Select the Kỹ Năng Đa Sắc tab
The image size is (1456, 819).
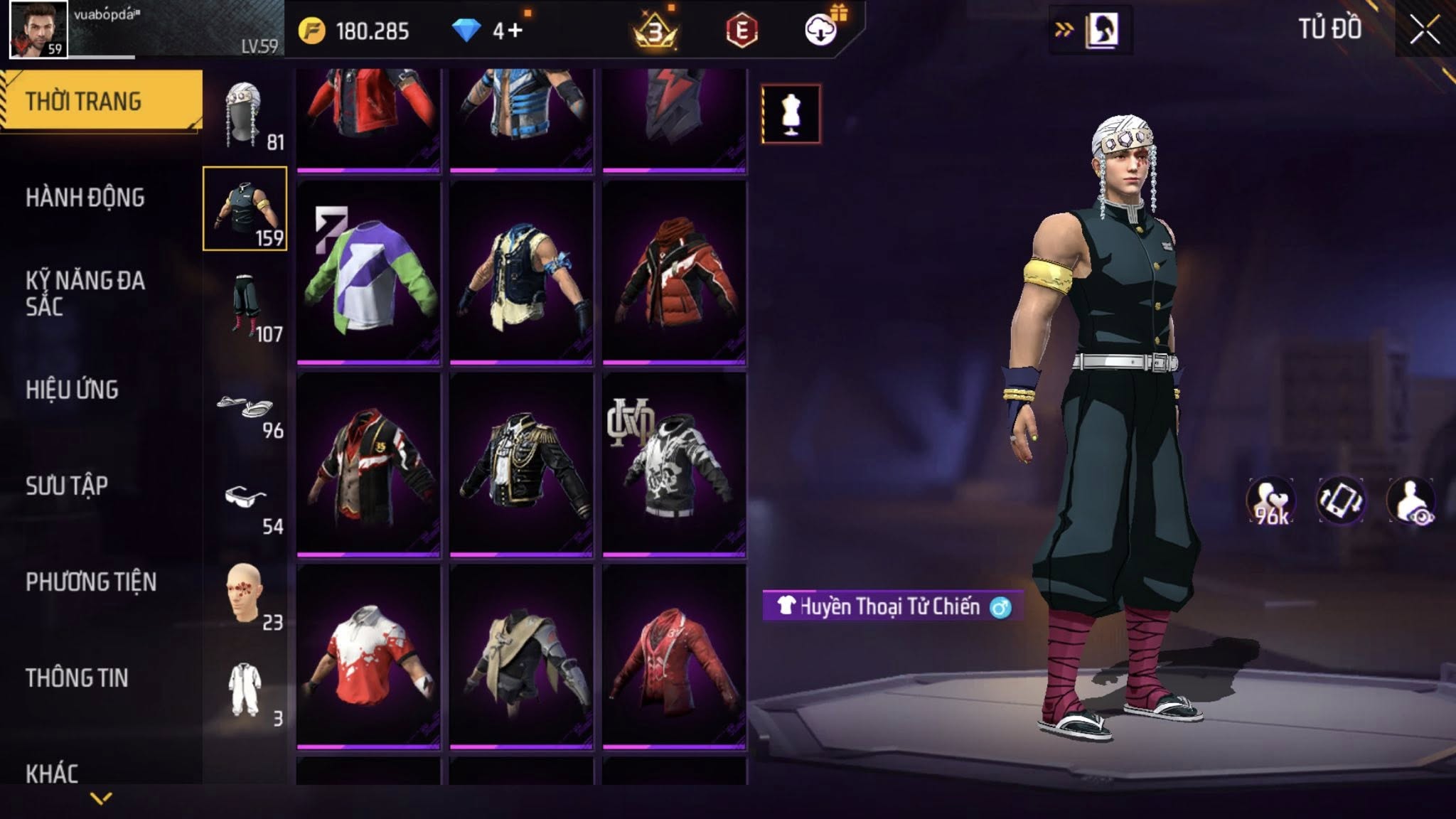coord(85,294)
